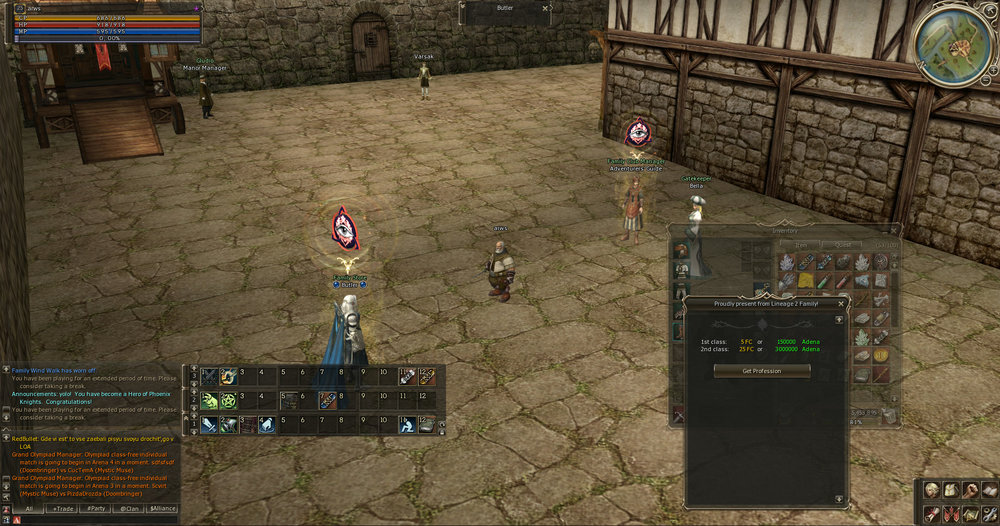Open the #Party chat tab

pyautogui.click(x=96, y=508)
